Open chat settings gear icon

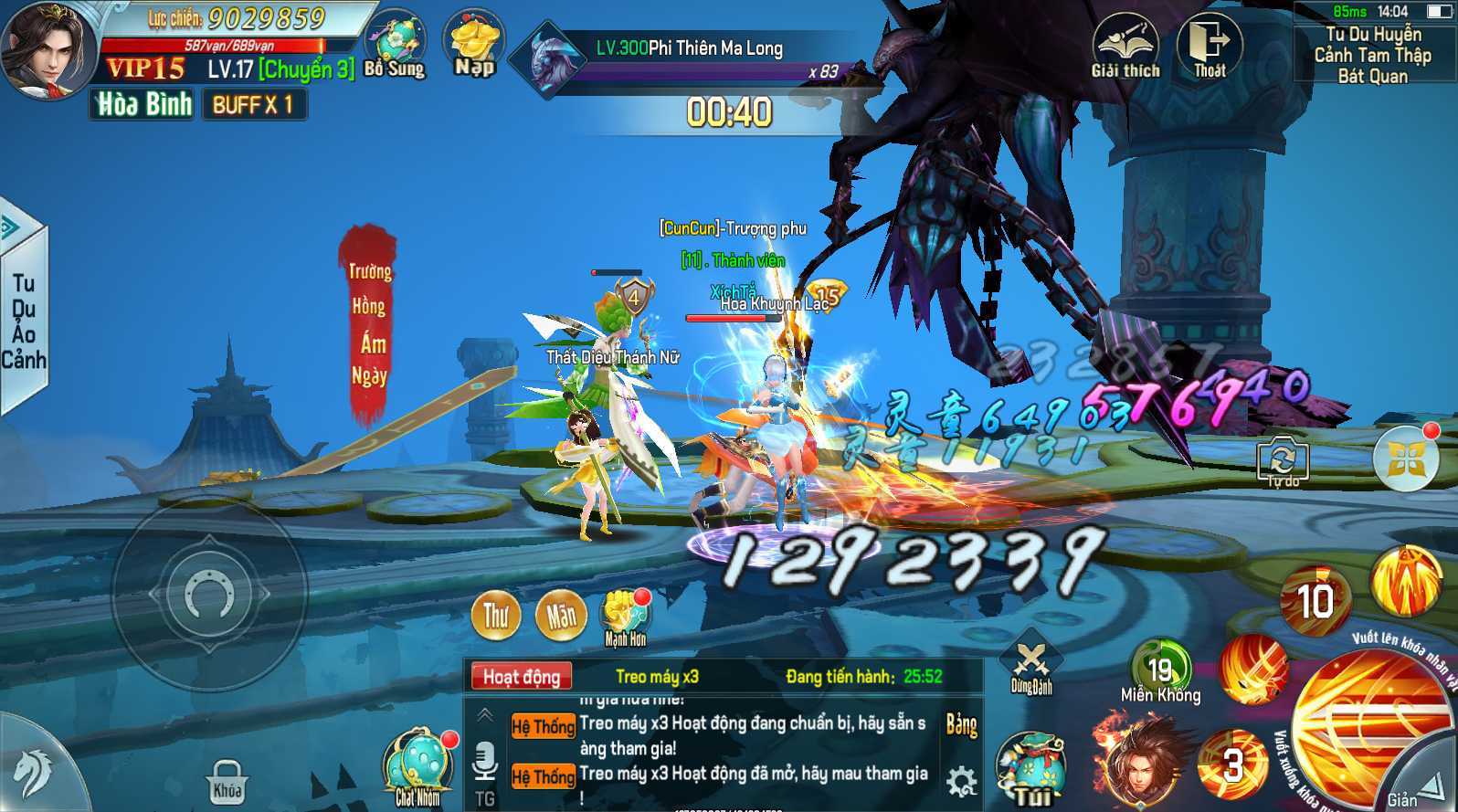point(961,782)
